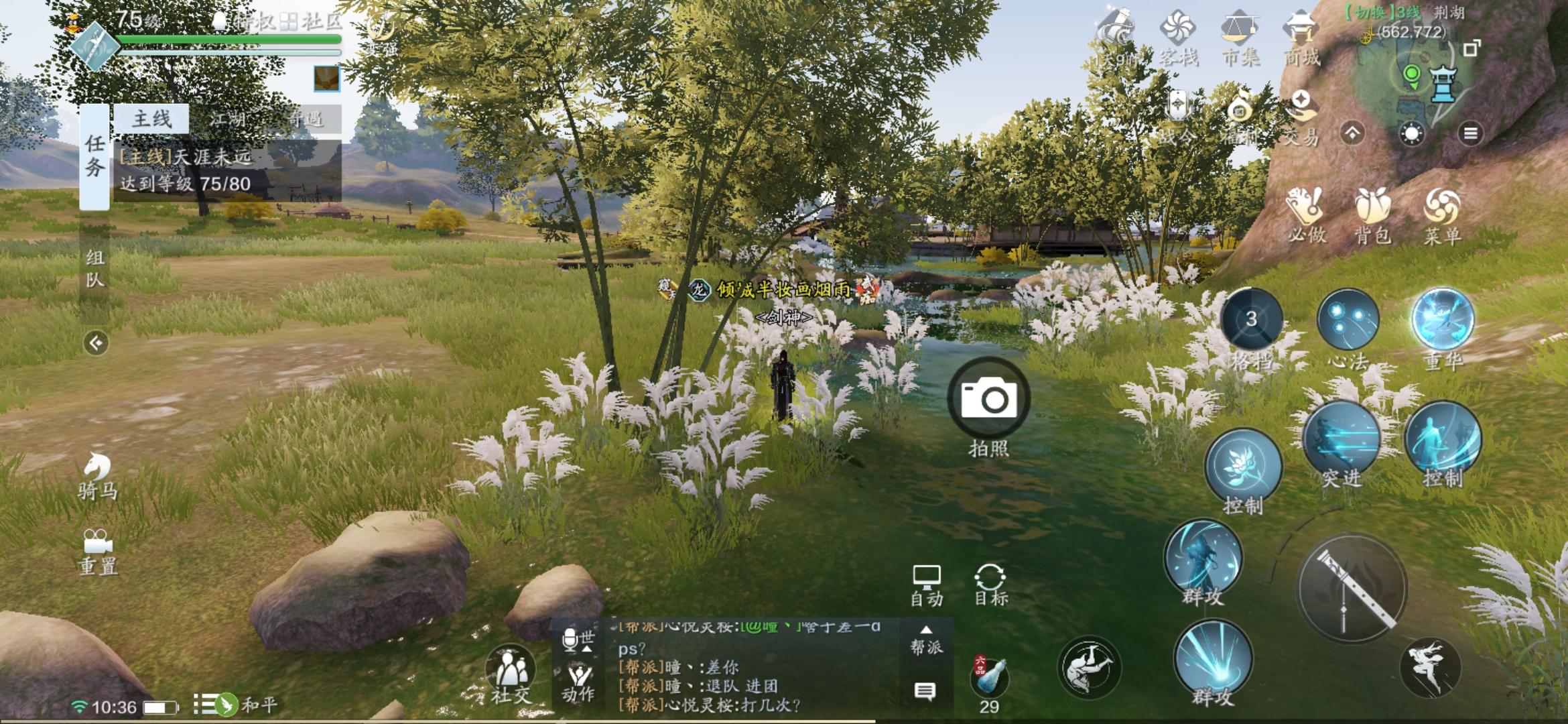Open the 必做 daily tasks icon

click(x=1306, y=215)
